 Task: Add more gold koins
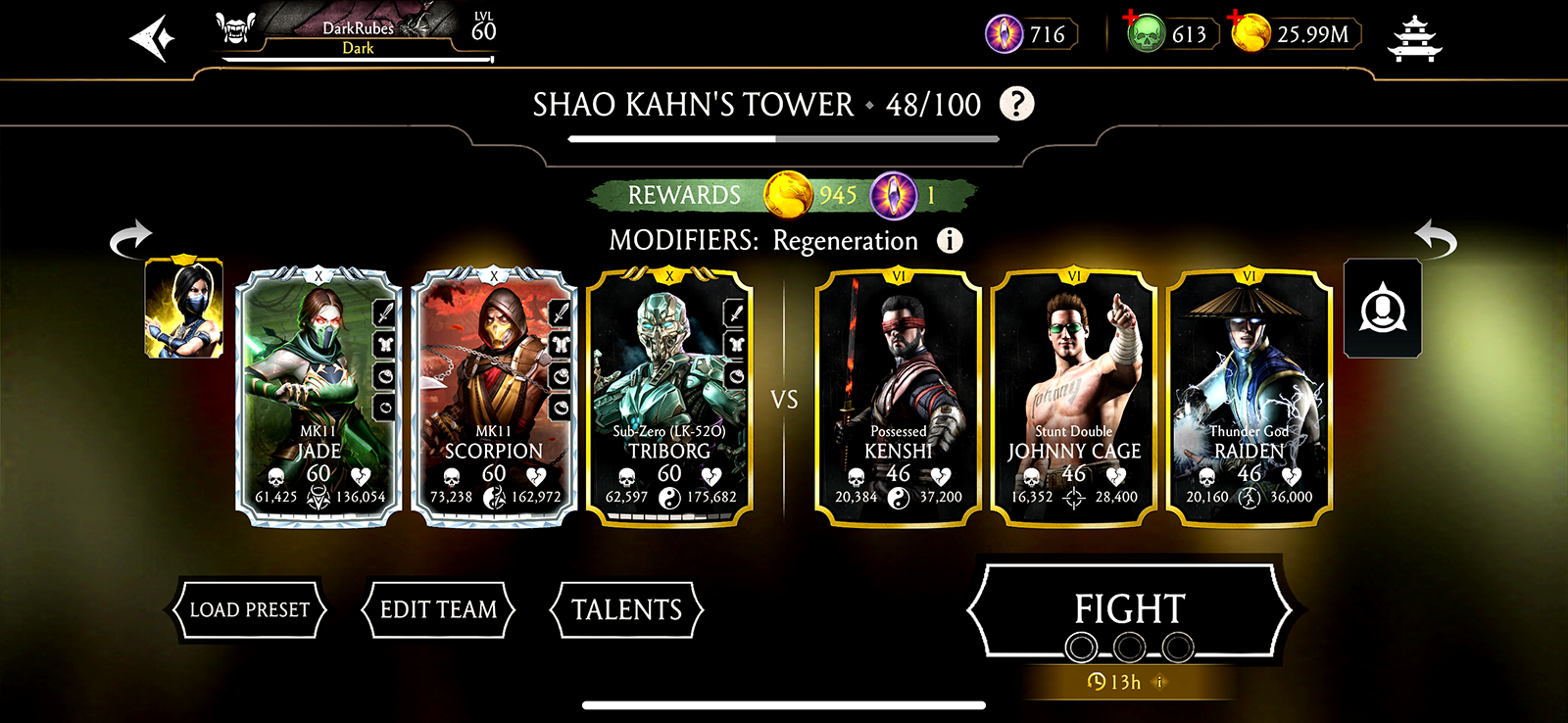point(1250,34)
